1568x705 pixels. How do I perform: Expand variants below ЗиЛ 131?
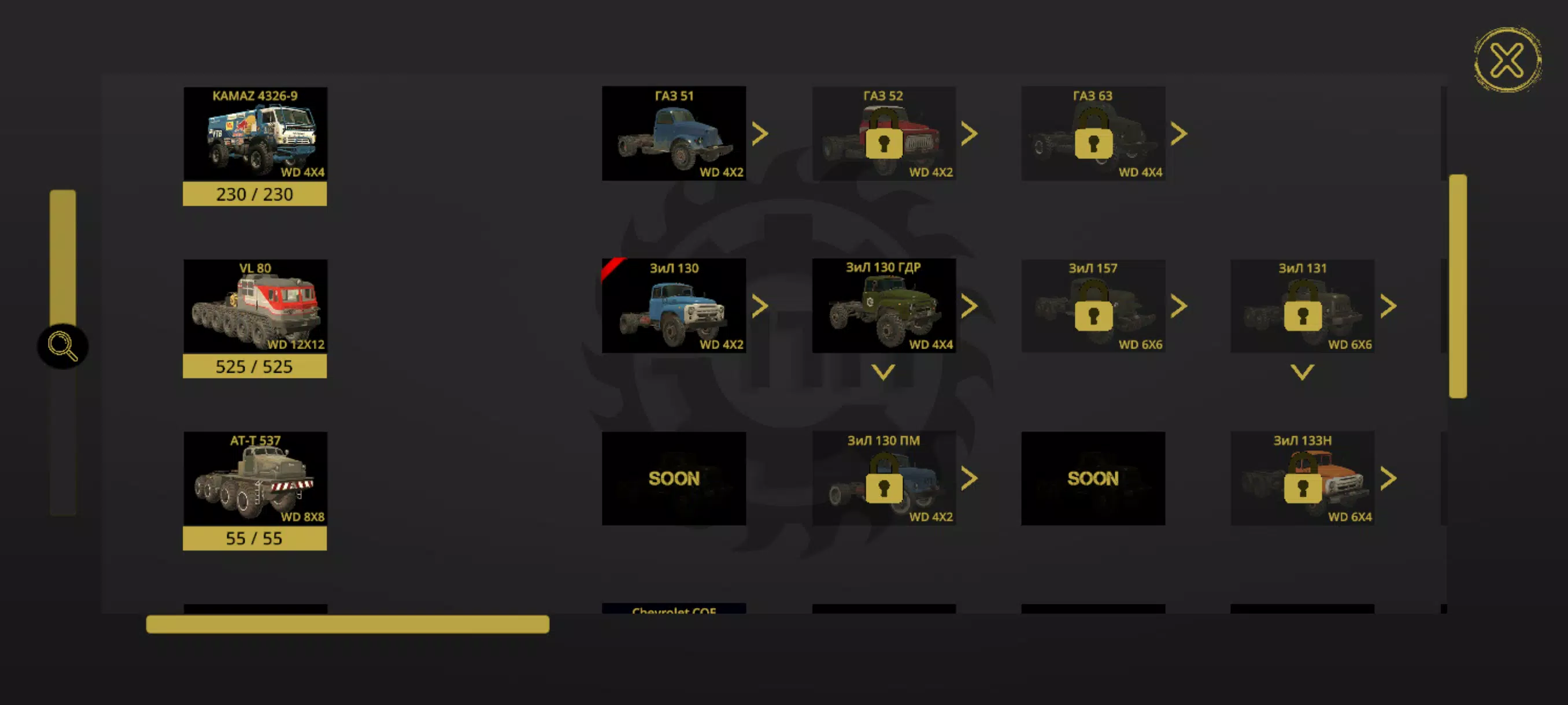[1302, 373]
